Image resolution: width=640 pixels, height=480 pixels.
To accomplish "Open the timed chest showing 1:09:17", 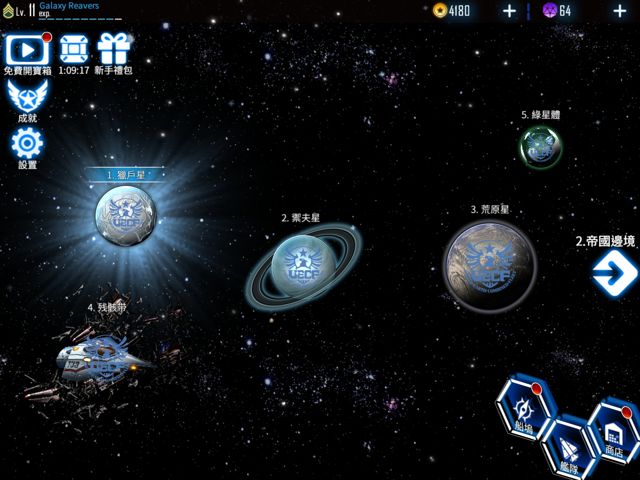I will [x=73, y=50].
